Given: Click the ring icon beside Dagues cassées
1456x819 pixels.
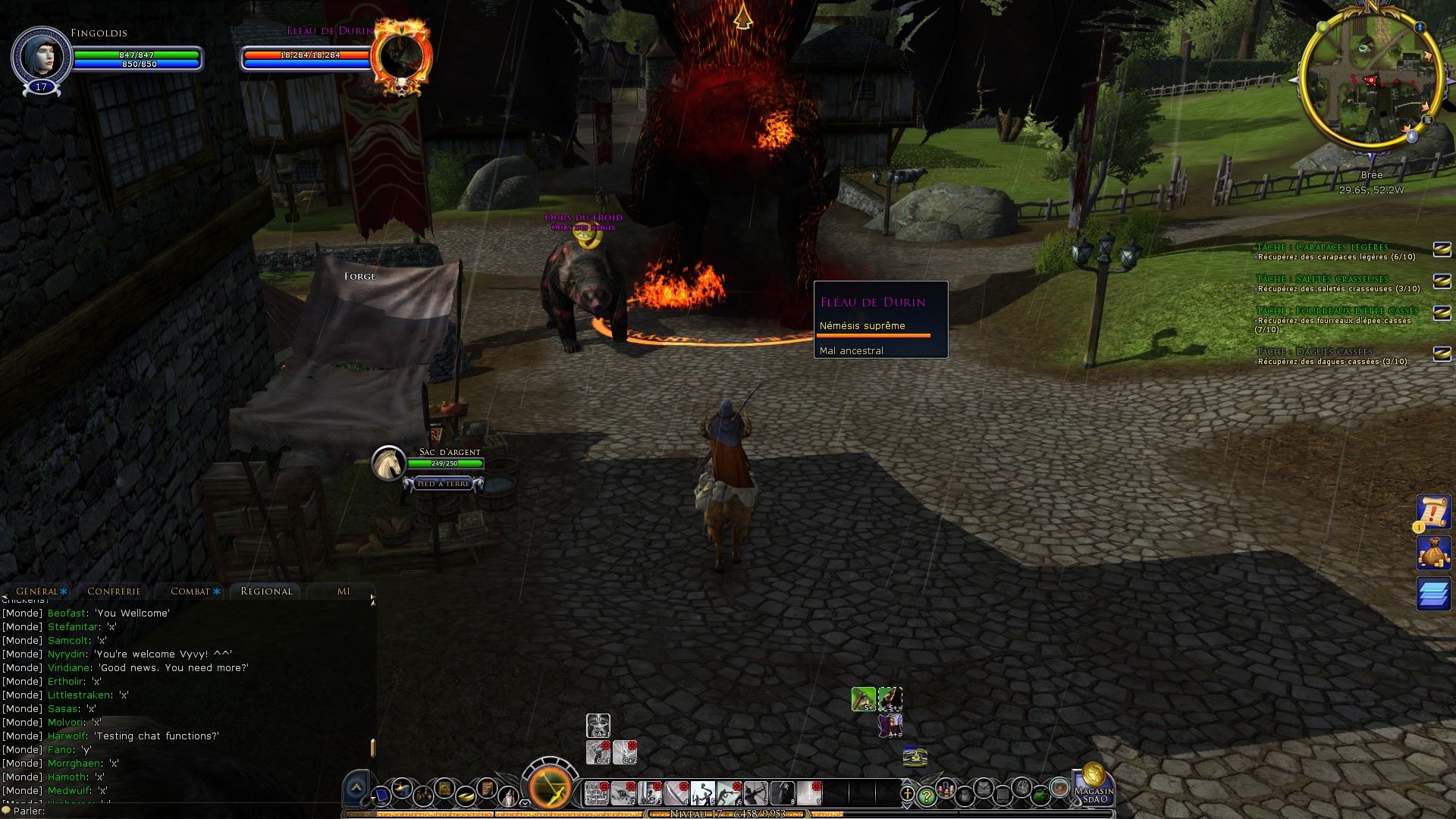Looking at the screenshot, I should 1442,353.
